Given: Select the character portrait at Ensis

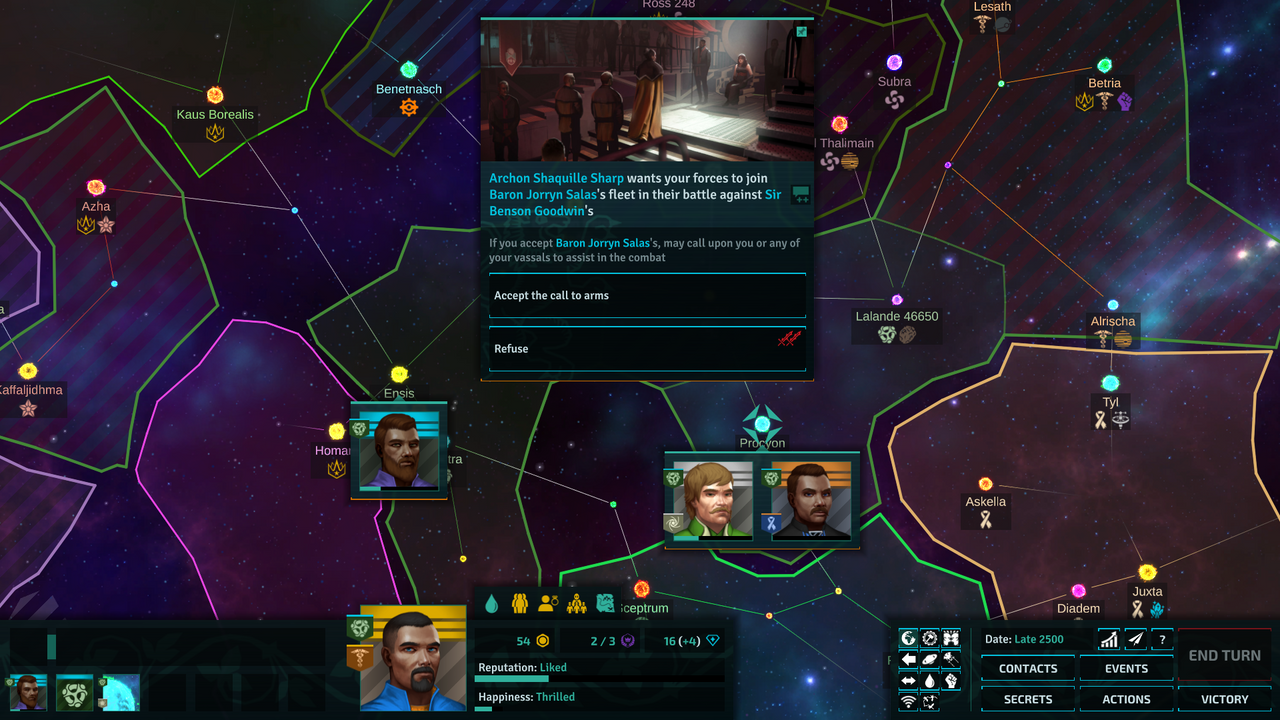Looking at the screenshot, I should point(398,449).
